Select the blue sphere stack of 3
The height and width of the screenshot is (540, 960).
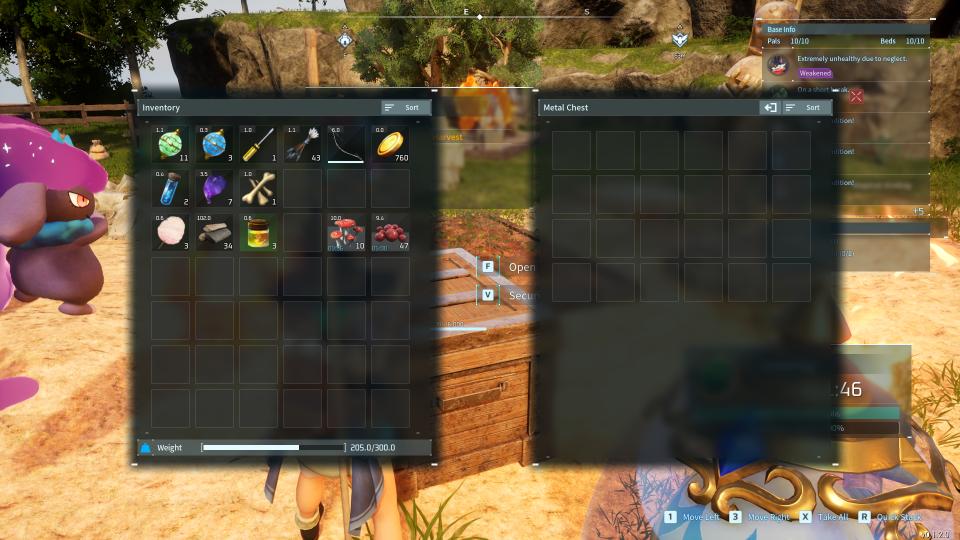click(x=215, y=144)
